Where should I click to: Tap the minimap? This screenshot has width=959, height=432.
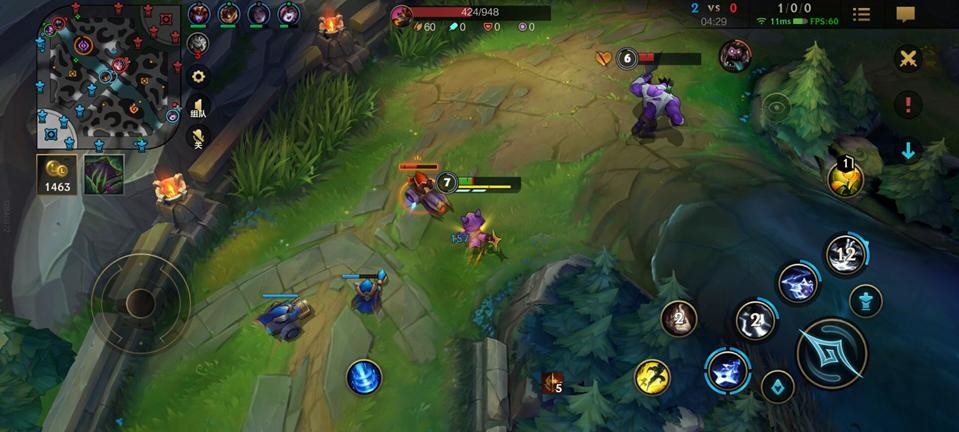coord(108,75)
